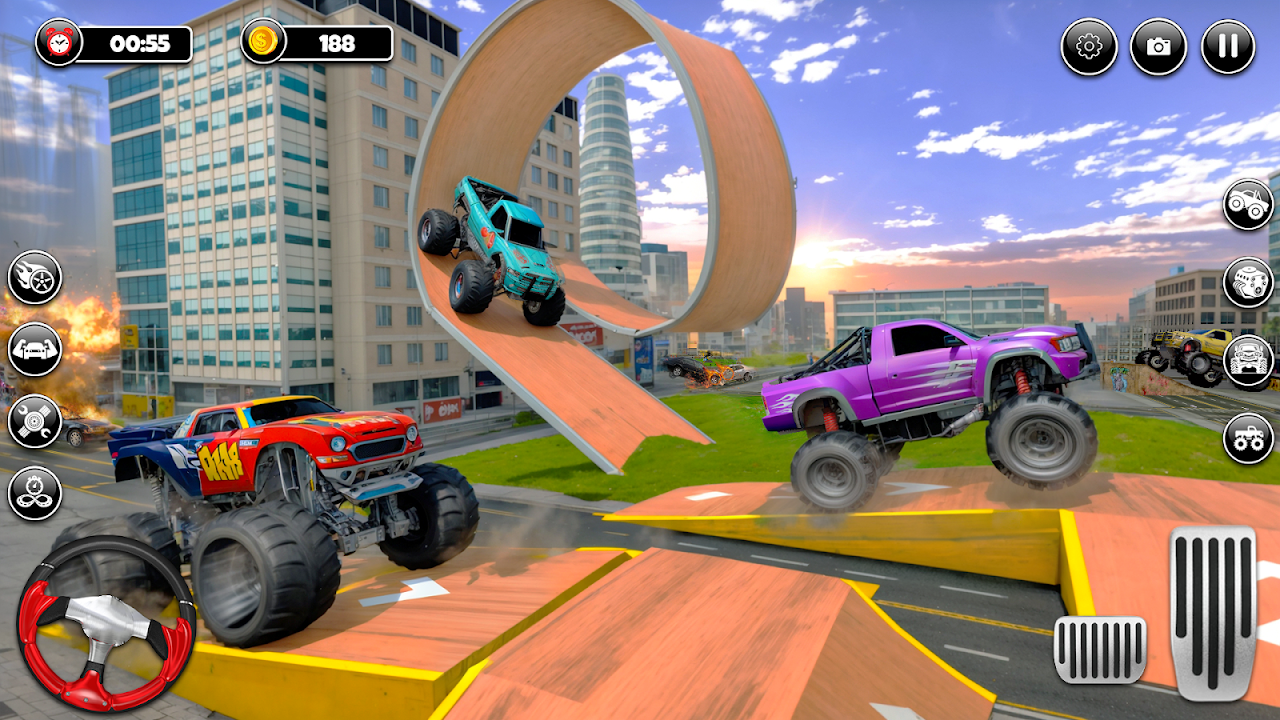Hit the brake pedal
This screenshot has width=1280, height=720.
[1100, 649]
